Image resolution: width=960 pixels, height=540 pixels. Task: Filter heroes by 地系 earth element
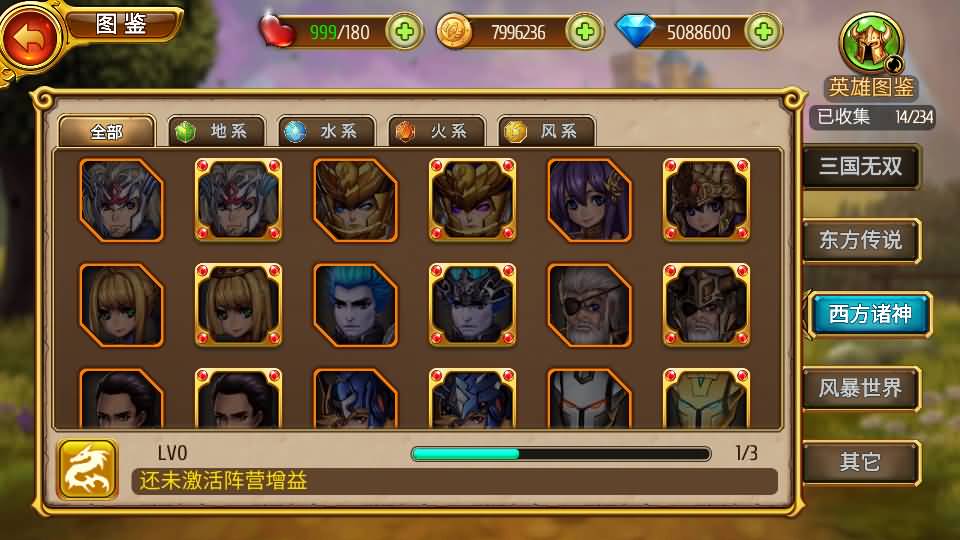(x=217, y=131)
